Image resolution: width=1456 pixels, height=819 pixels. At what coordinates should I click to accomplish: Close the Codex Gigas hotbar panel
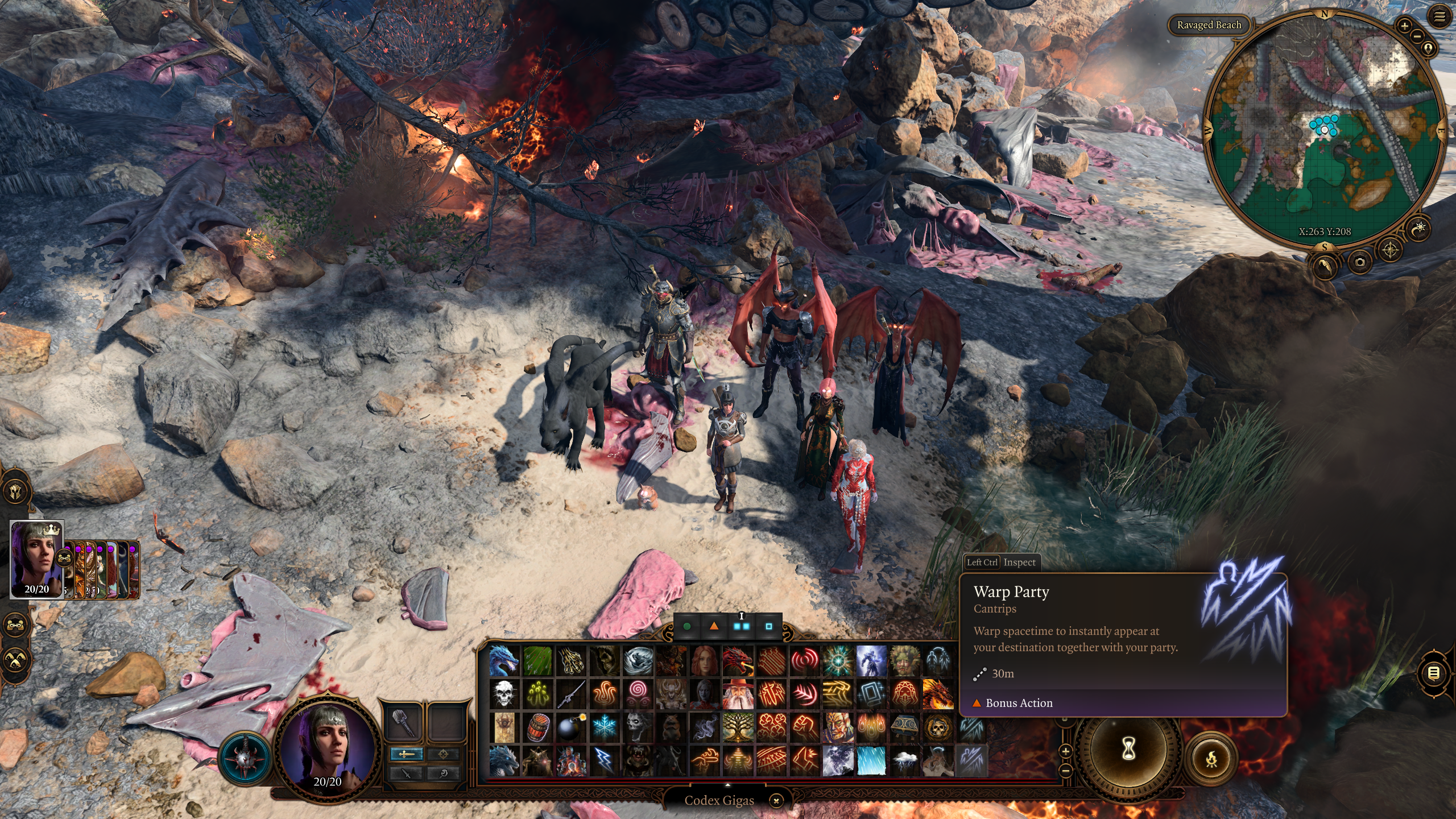(x=776, y=801)
